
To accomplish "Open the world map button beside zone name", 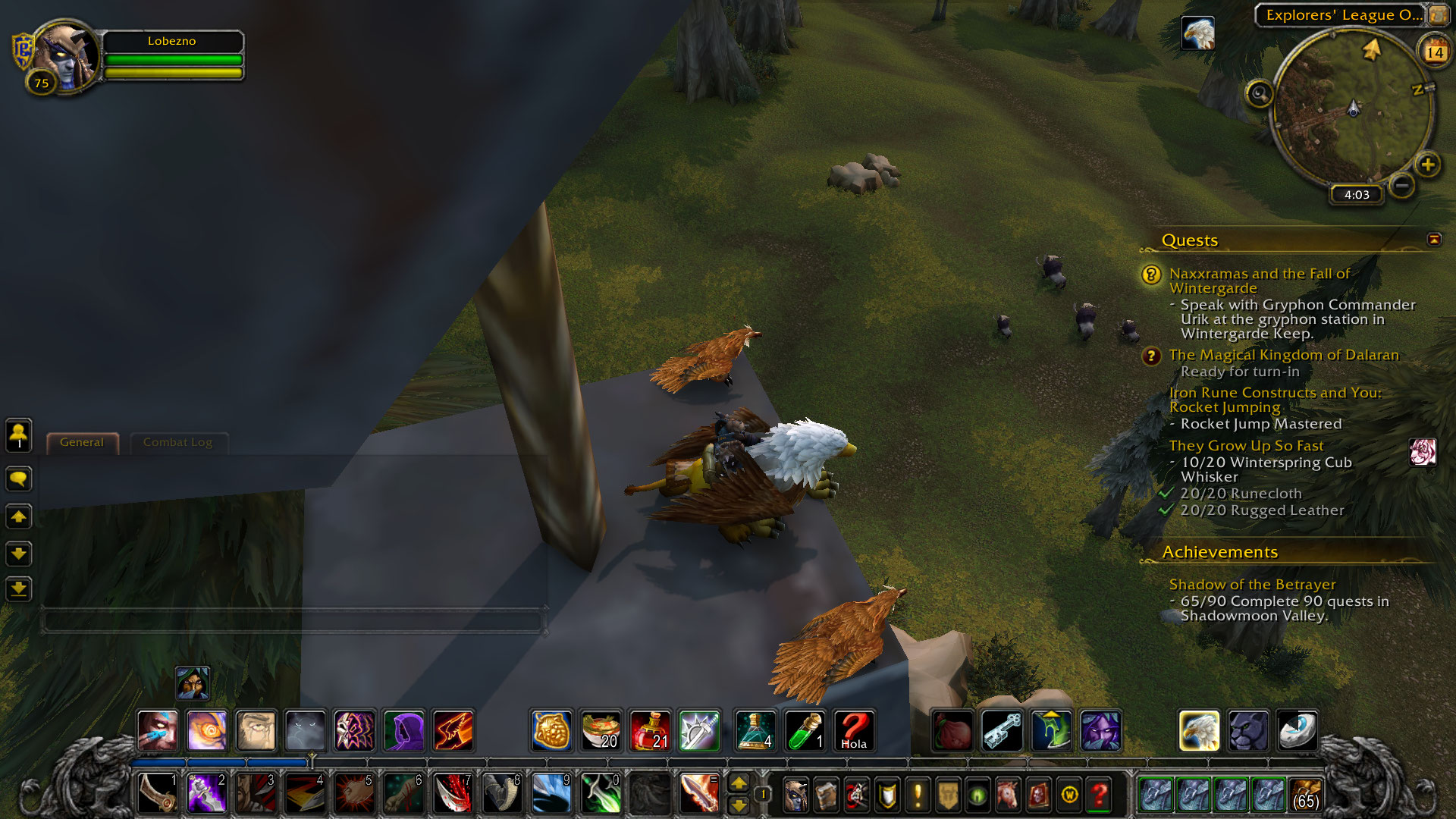I will point(1438,14).
